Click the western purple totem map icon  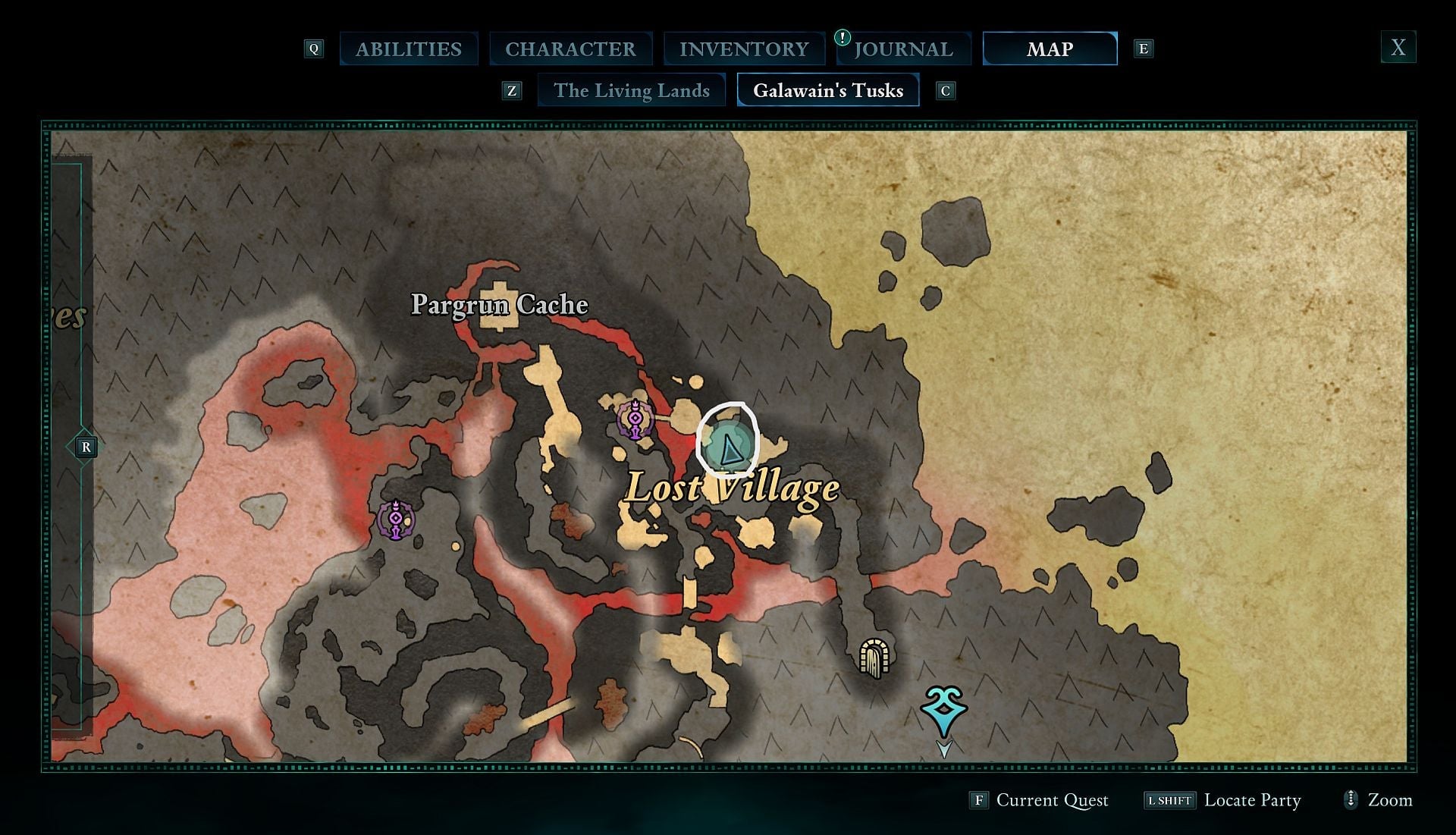[395, 520]
